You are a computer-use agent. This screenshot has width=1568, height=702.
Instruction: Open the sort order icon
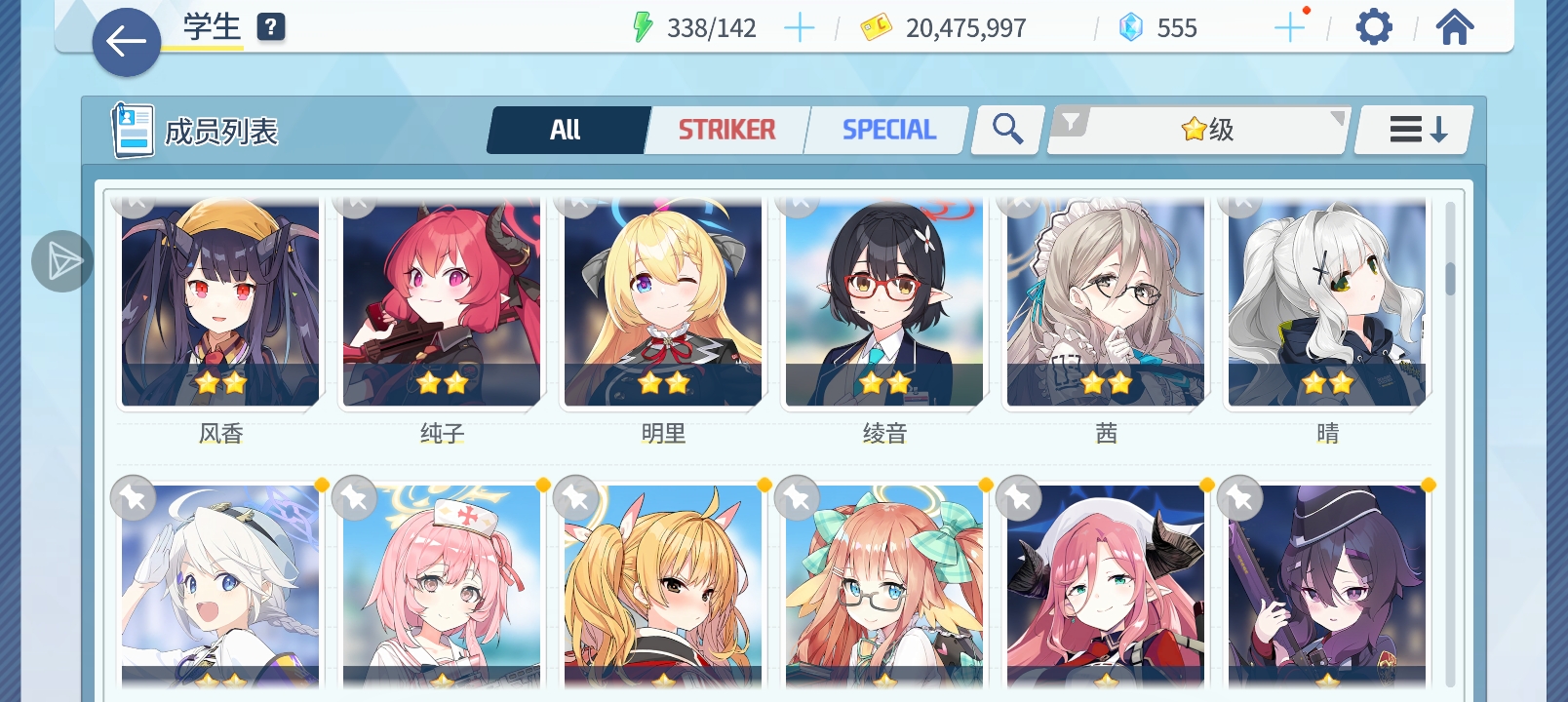(1412, 128)
